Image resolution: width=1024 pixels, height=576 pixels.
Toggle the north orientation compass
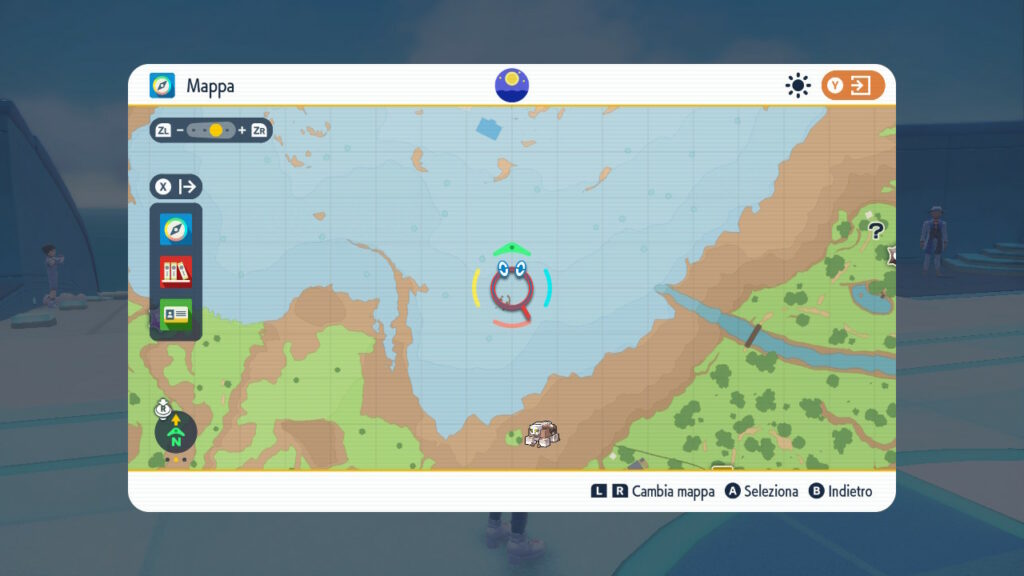click(x=176, y=431)
